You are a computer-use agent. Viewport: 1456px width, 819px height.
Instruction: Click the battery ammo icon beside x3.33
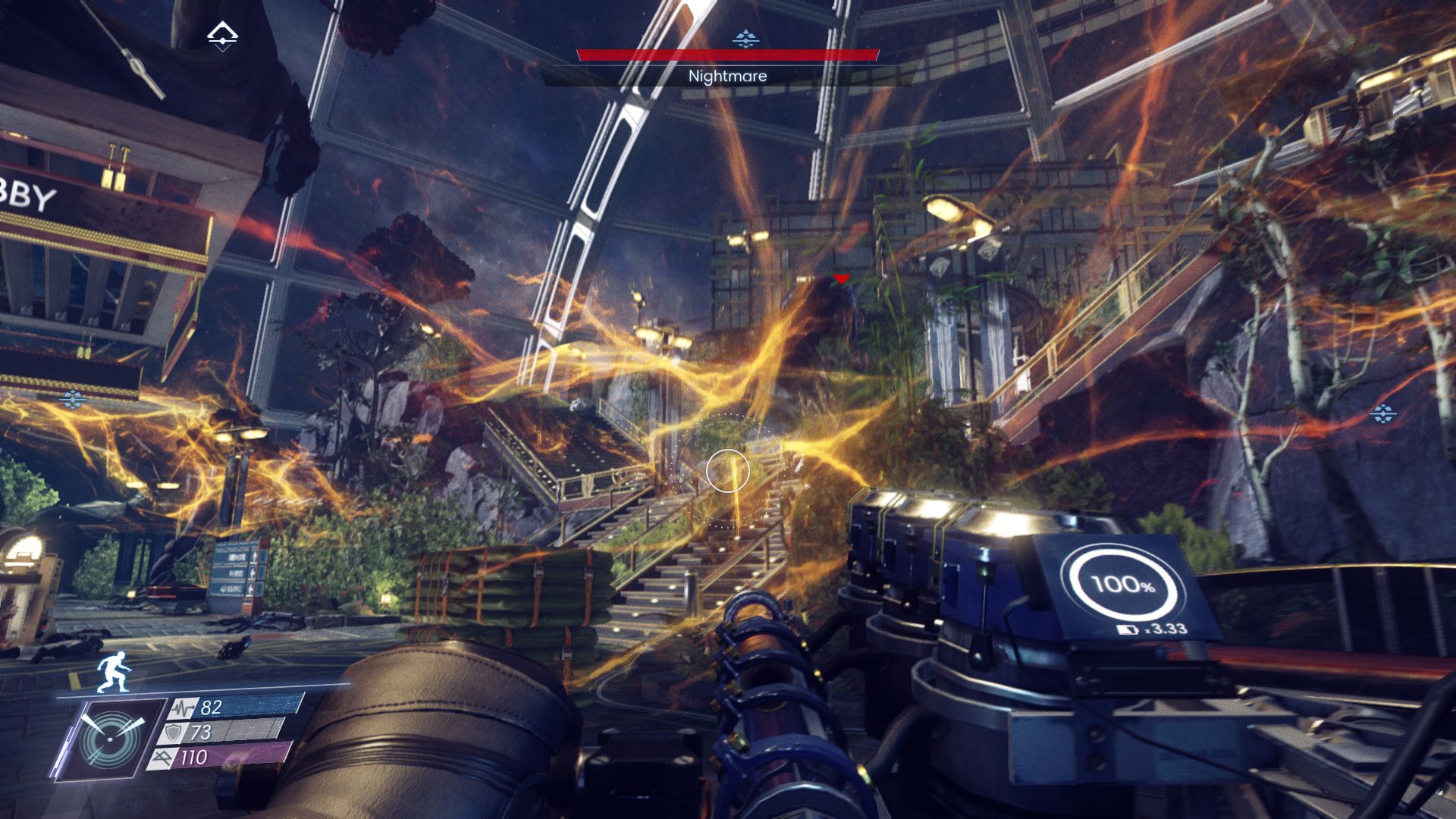[1128, 630]
